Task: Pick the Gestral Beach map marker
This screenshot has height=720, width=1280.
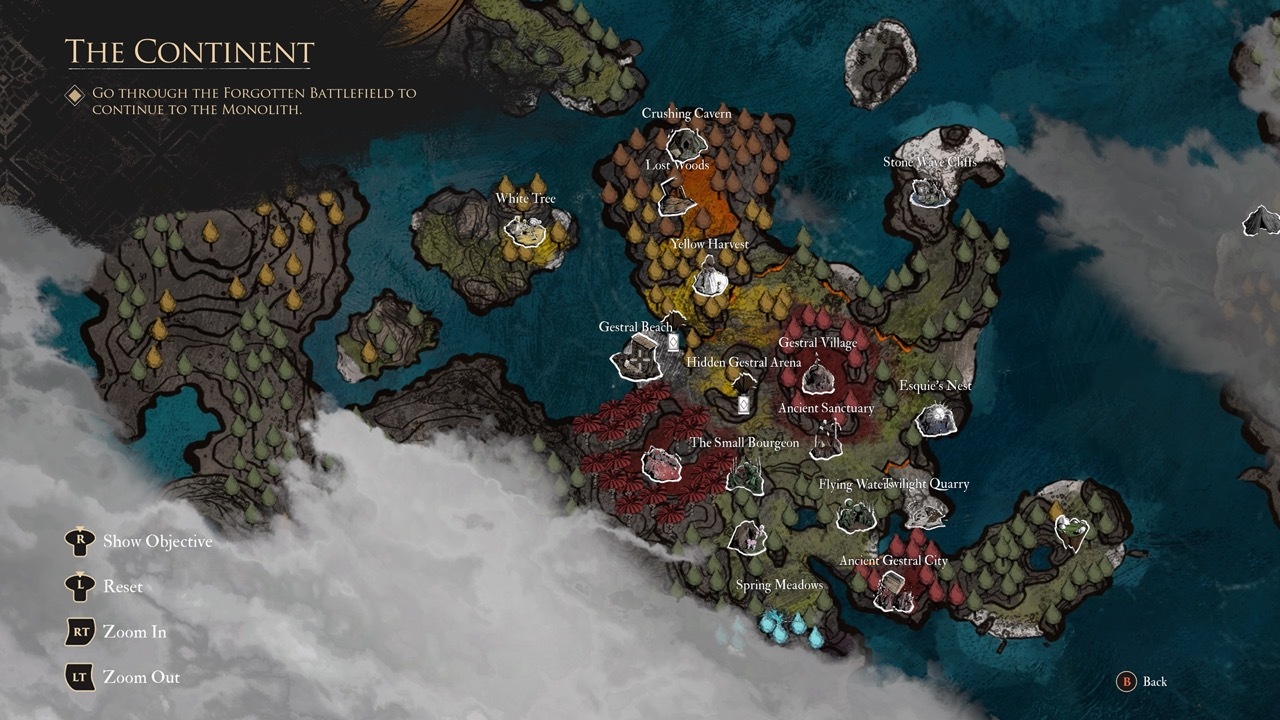Action: click(x=637, y=357)
